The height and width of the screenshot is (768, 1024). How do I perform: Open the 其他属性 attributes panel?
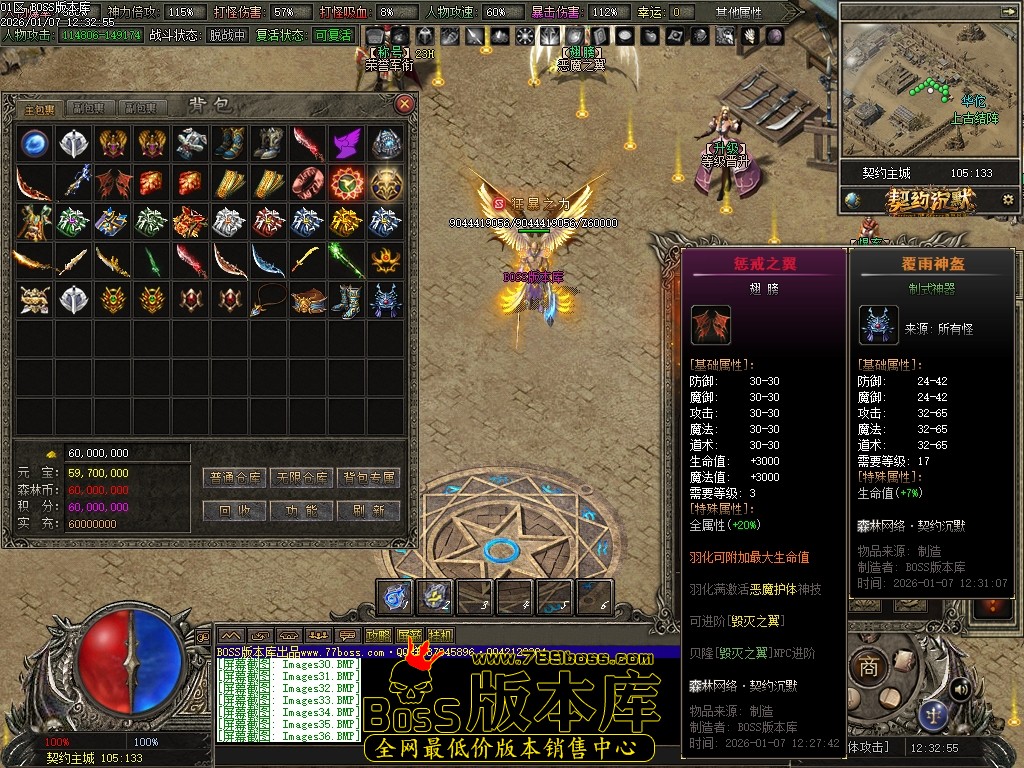[x=738, y=12]
